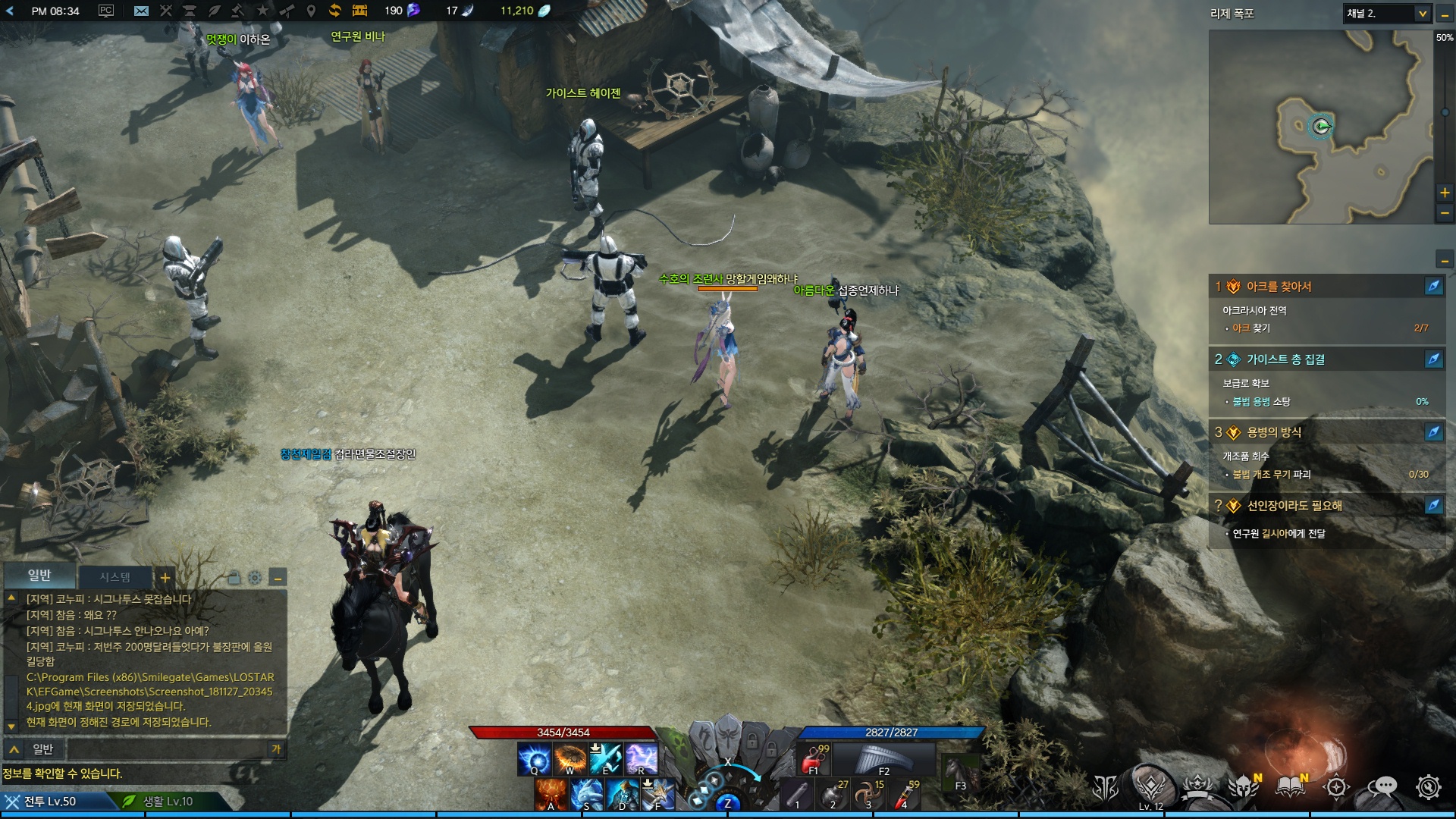1456x819 pixels.
Task: Select the 선인장이라도 필요해 quest entry
Action: tap(1294, 506)
